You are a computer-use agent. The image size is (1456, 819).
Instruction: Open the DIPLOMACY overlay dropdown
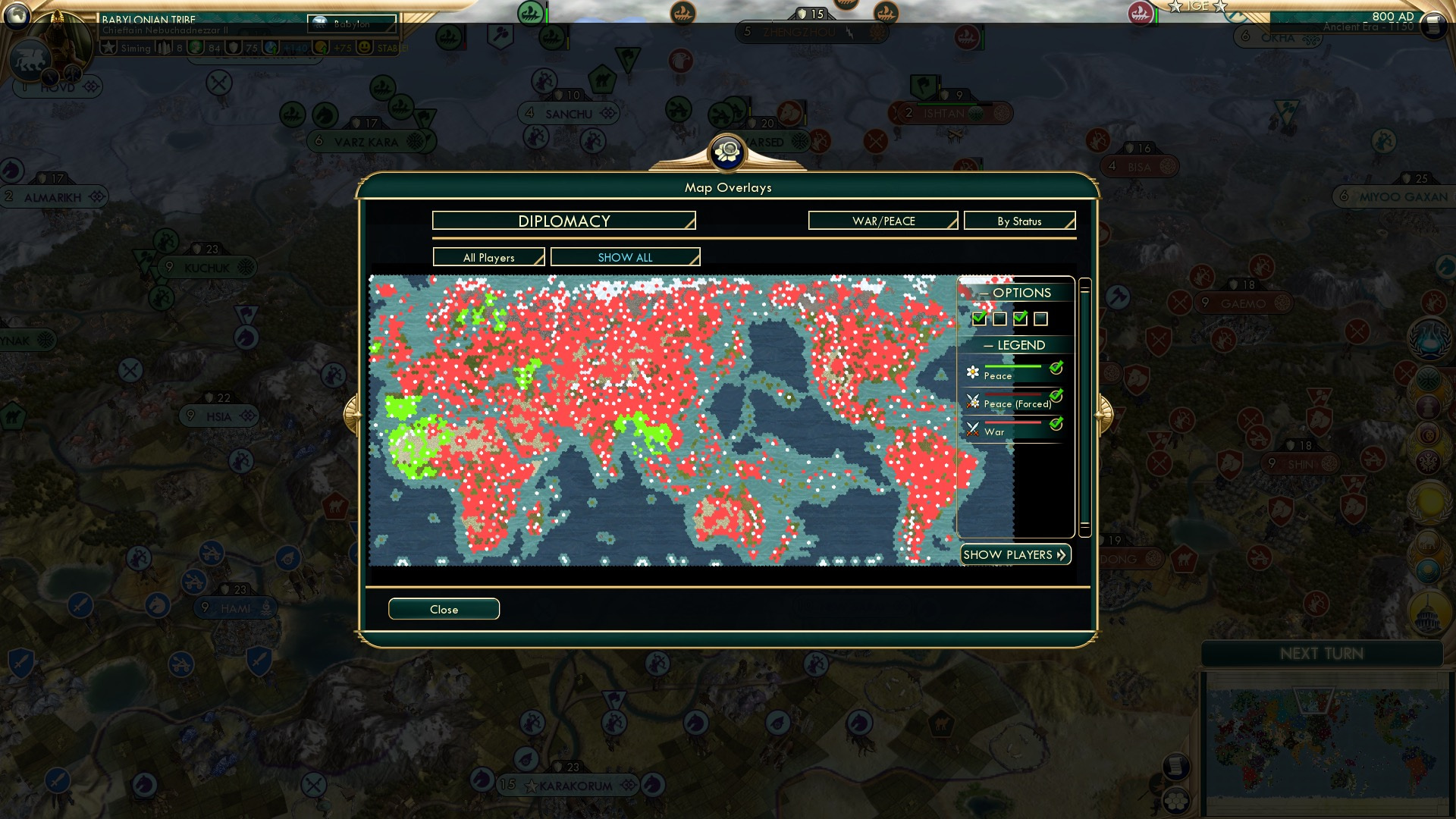click(x=563, y=221)
